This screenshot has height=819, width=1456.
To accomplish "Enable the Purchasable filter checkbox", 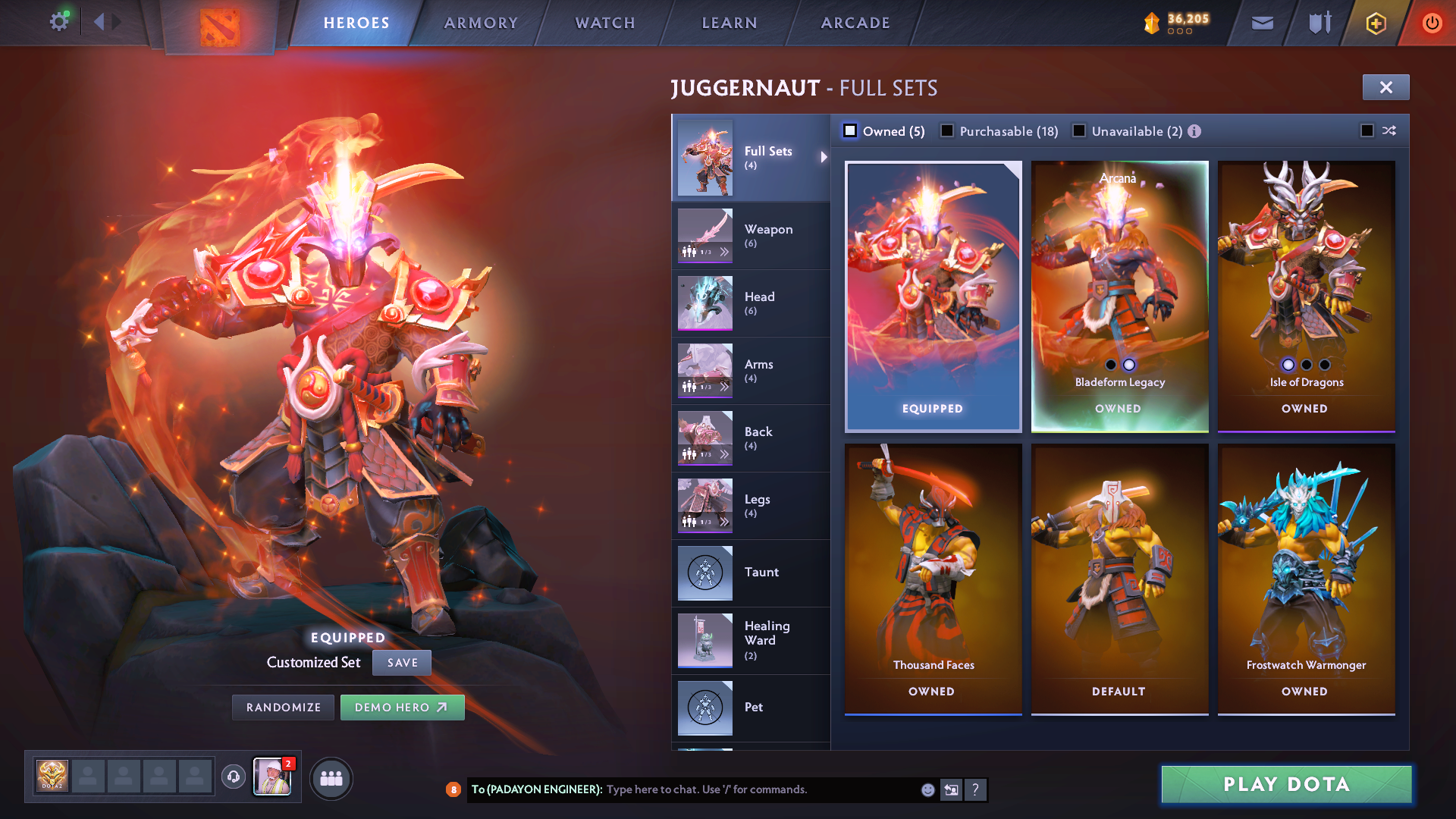I will point(947,131).
